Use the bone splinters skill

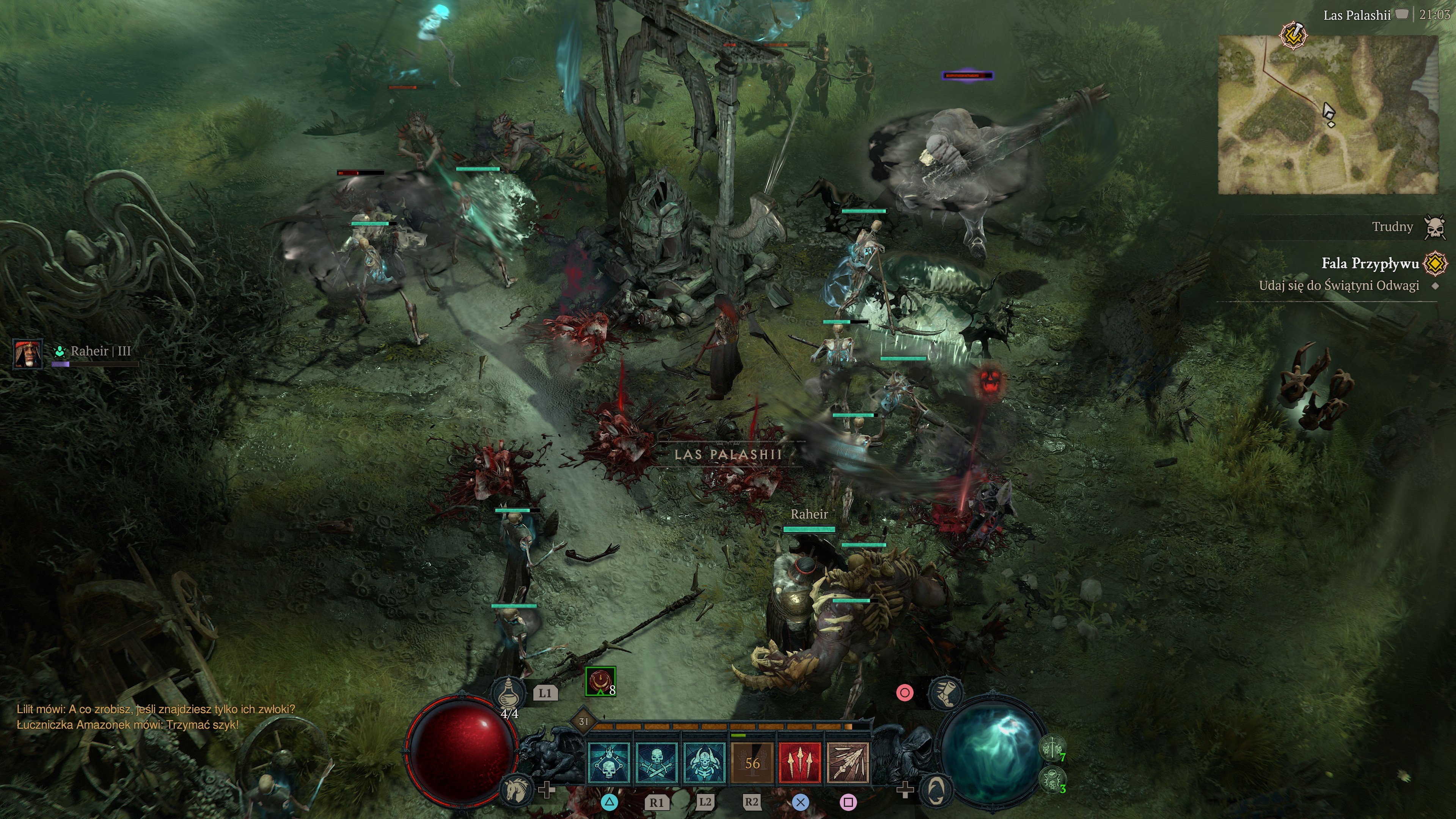[x=848, y=763]
